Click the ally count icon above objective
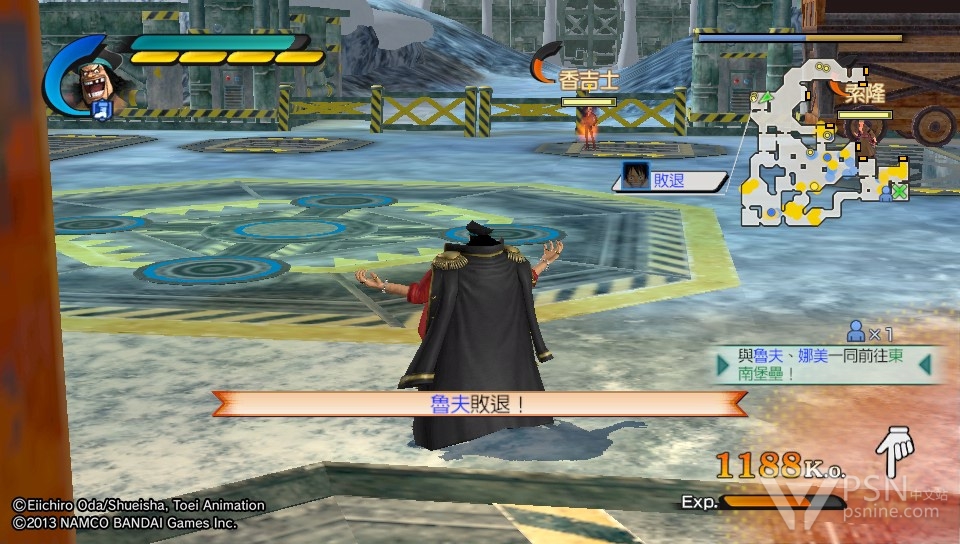This screenshot has width=960, height=544. pos(856,331)
